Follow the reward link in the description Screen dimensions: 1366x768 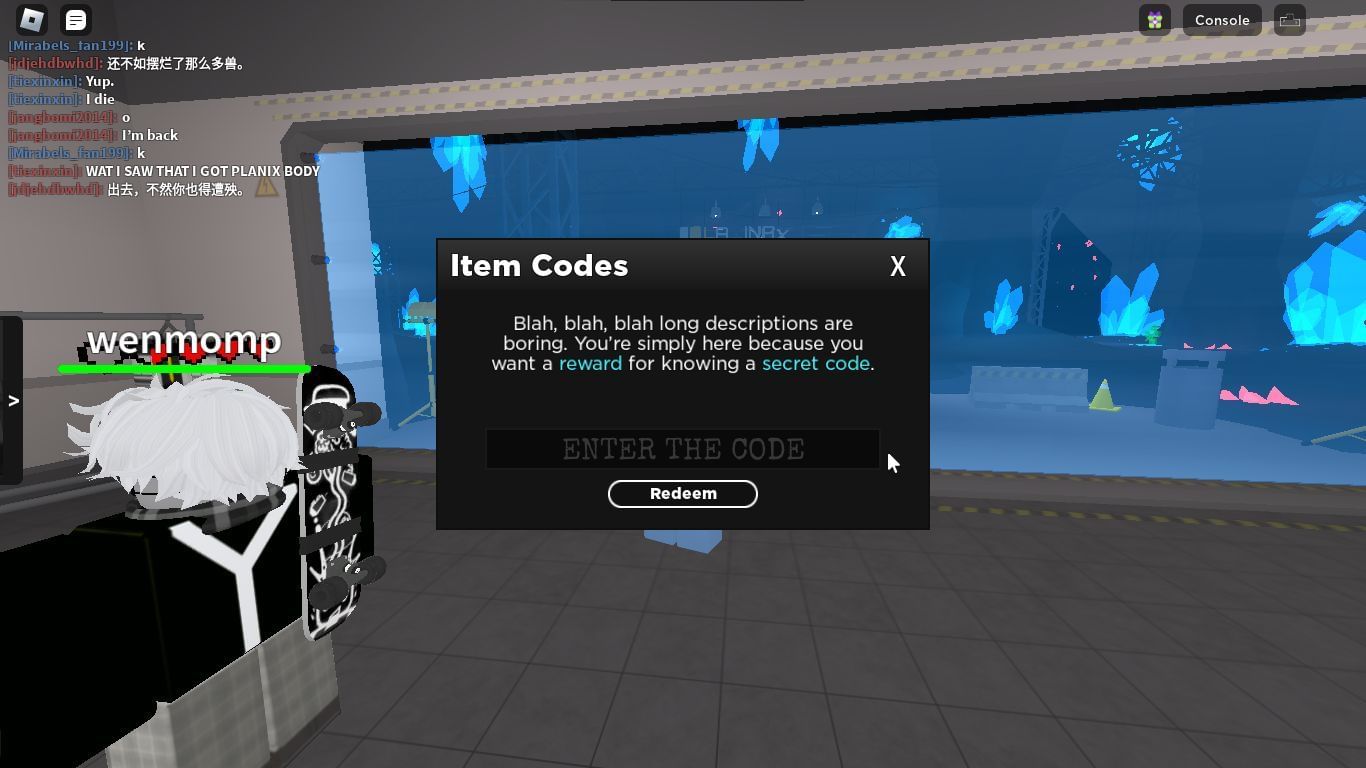pyautogui.click(x=590, y=363)
